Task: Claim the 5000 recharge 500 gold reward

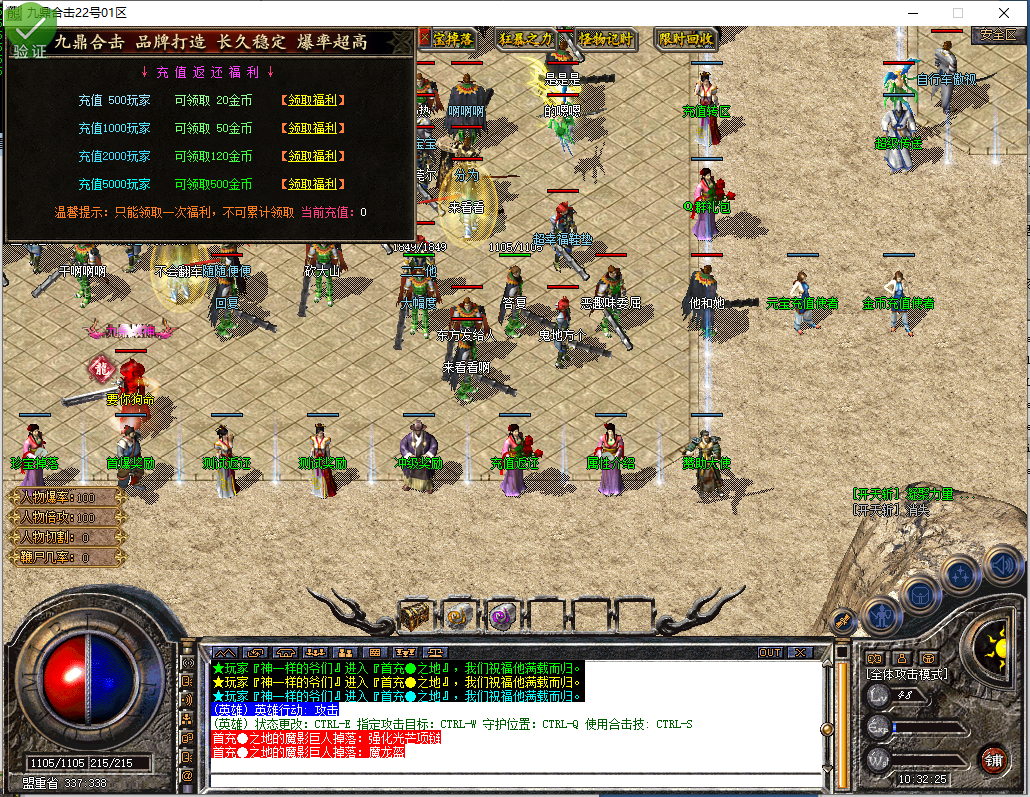Action: point(311,184)
